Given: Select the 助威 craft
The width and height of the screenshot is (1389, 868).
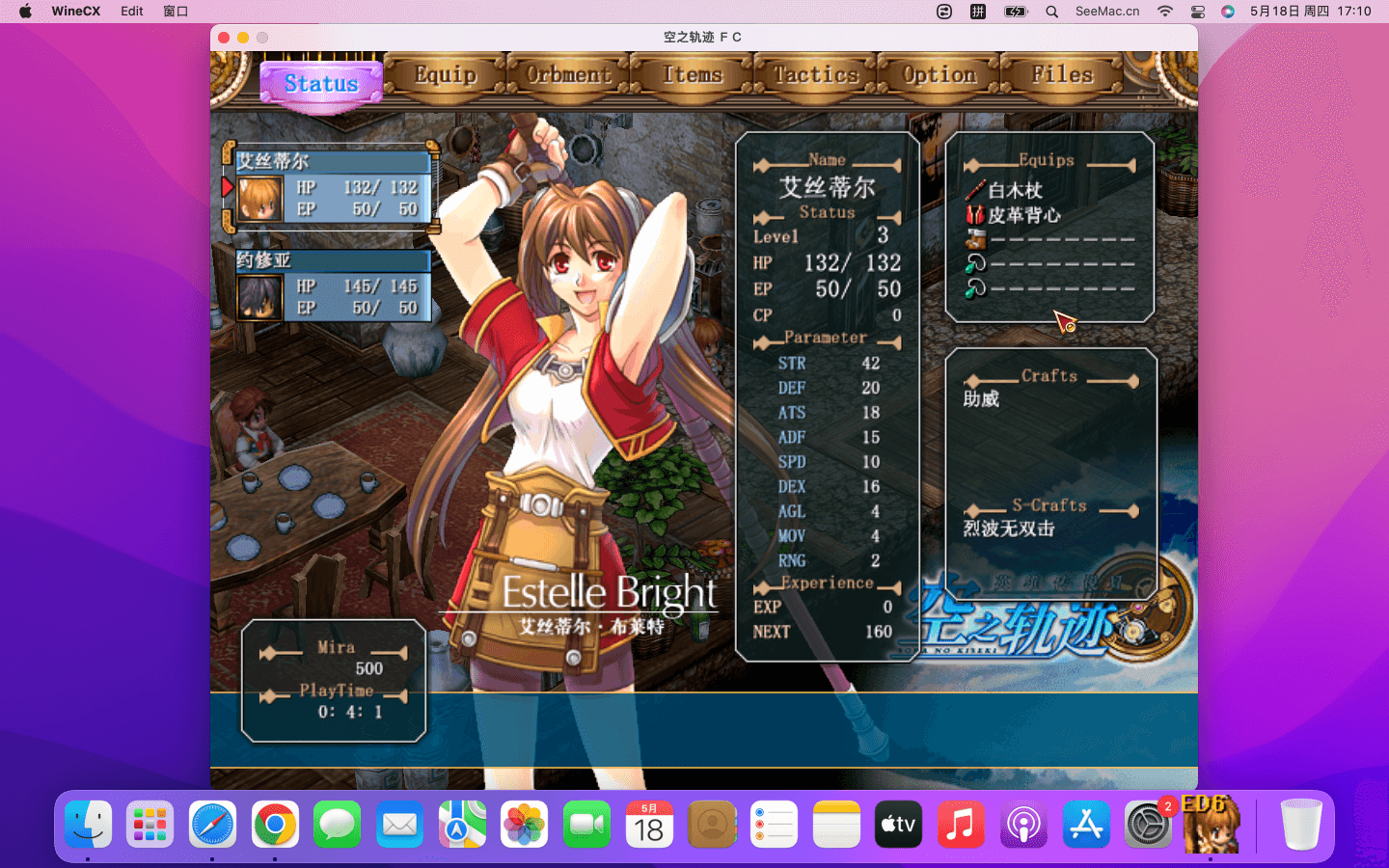Looking at the screenshot, I should click(x=982, y=399).
